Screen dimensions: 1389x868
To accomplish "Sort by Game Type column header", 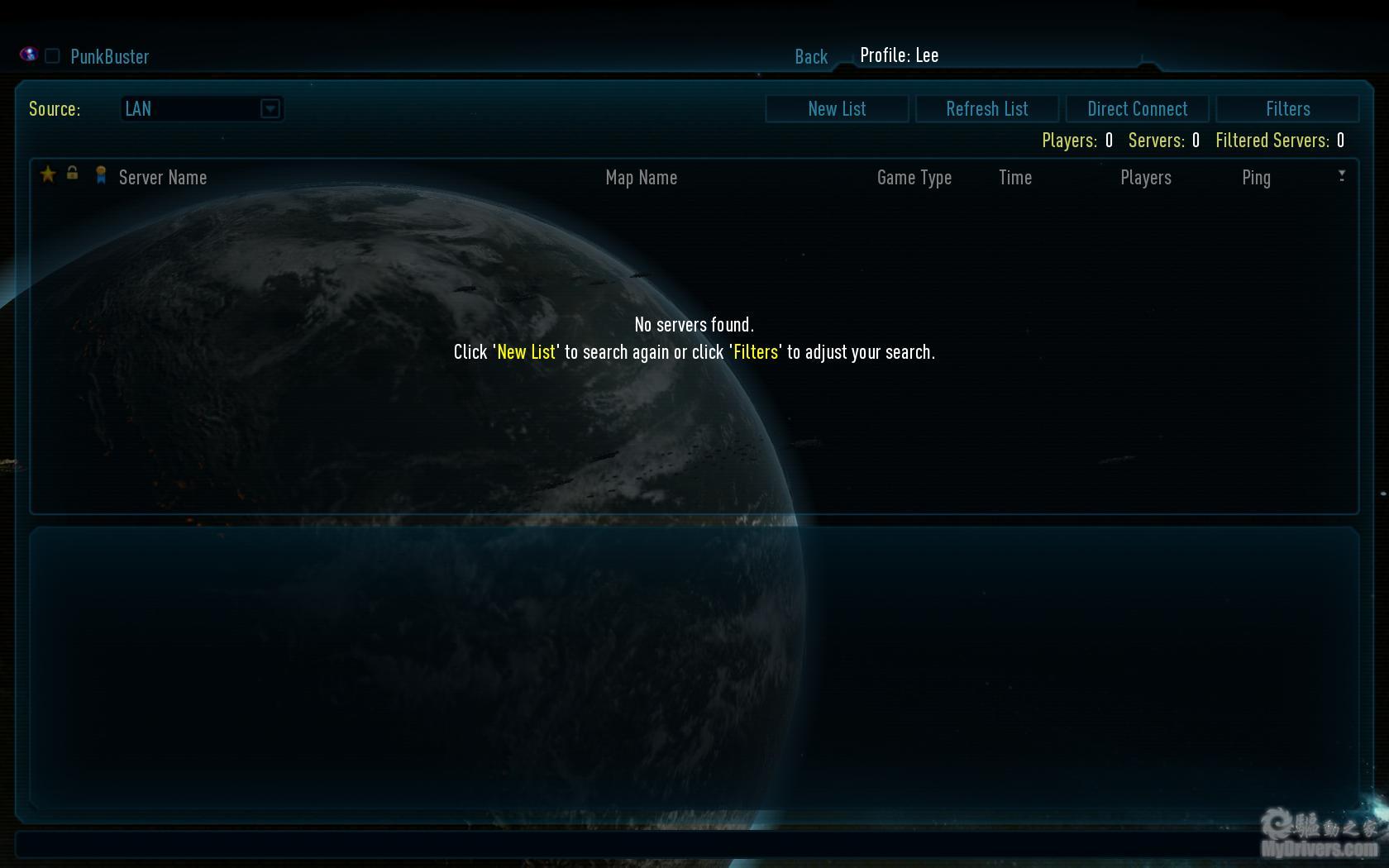I will coord(914,178).
